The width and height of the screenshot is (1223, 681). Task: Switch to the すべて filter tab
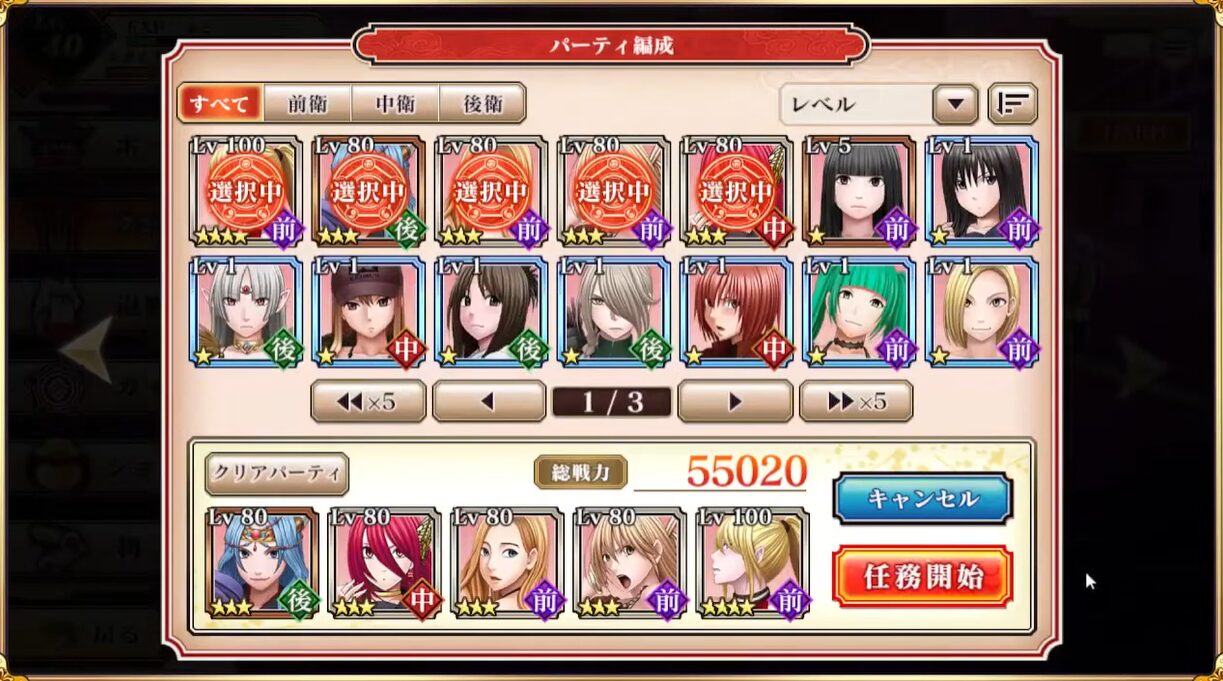[219, 103]
